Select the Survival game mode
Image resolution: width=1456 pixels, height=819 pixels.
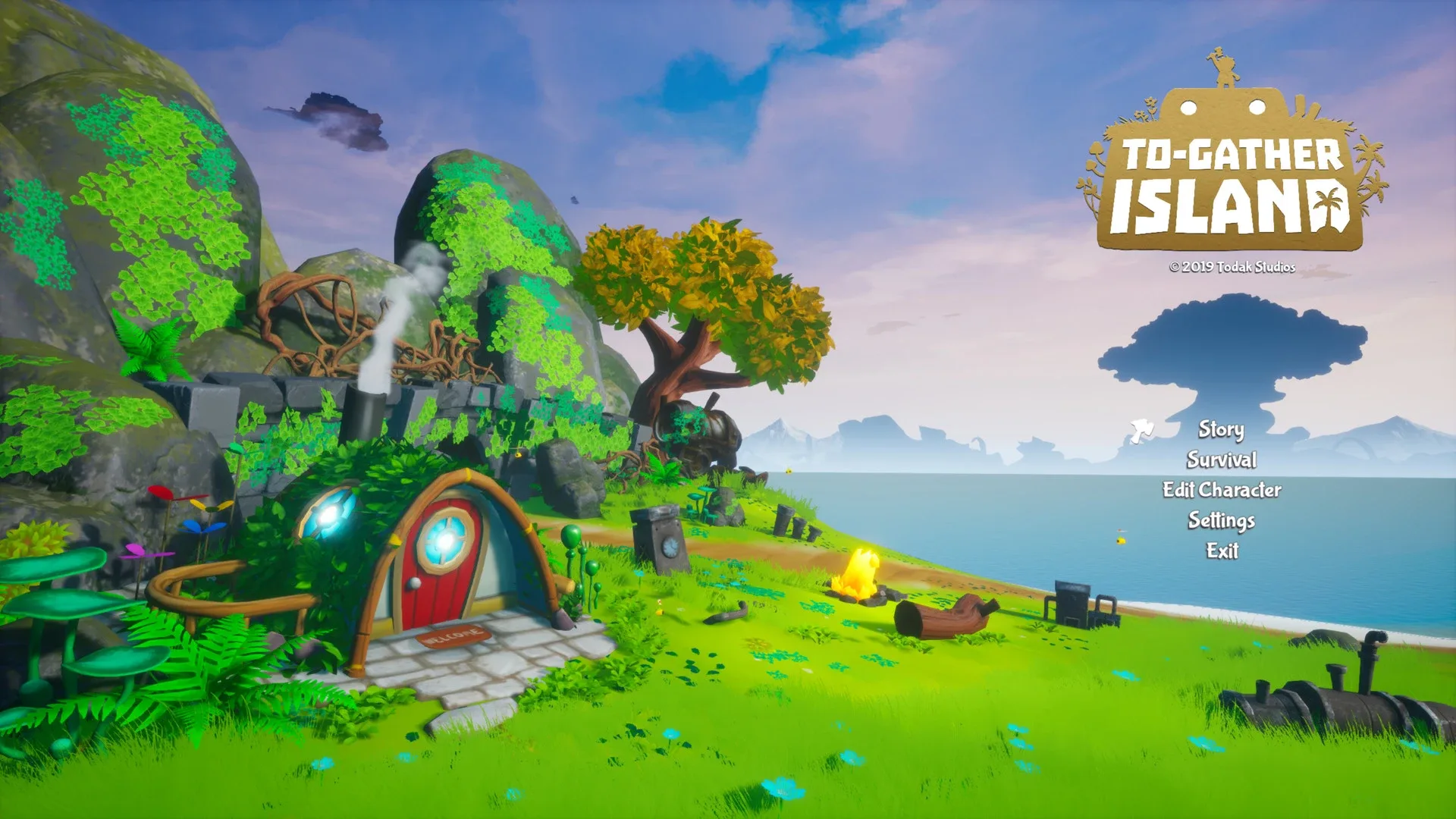(1223, 460)
